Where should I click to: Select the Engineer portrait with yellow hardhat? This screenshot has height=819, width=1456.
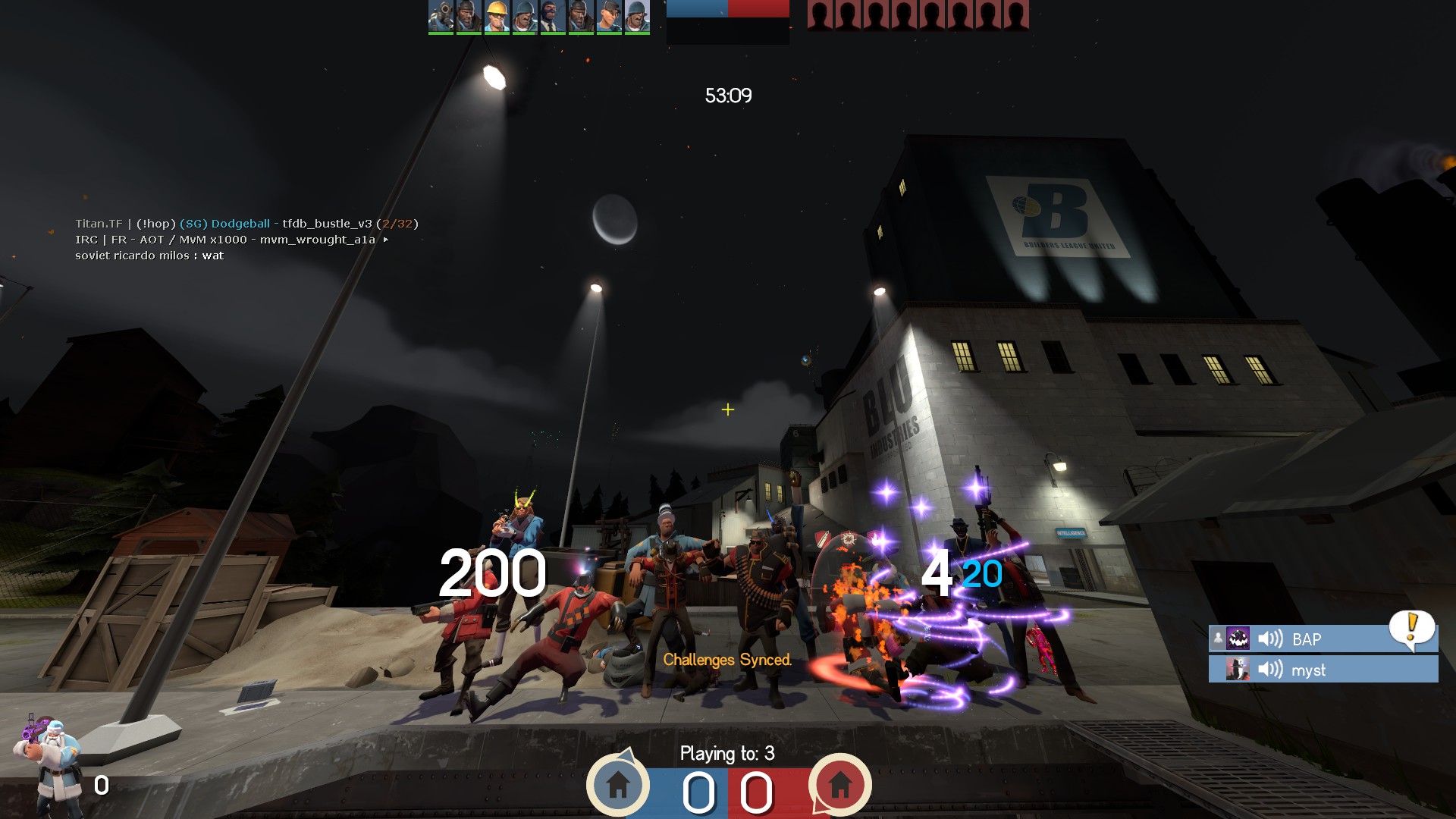click(497, 16)
